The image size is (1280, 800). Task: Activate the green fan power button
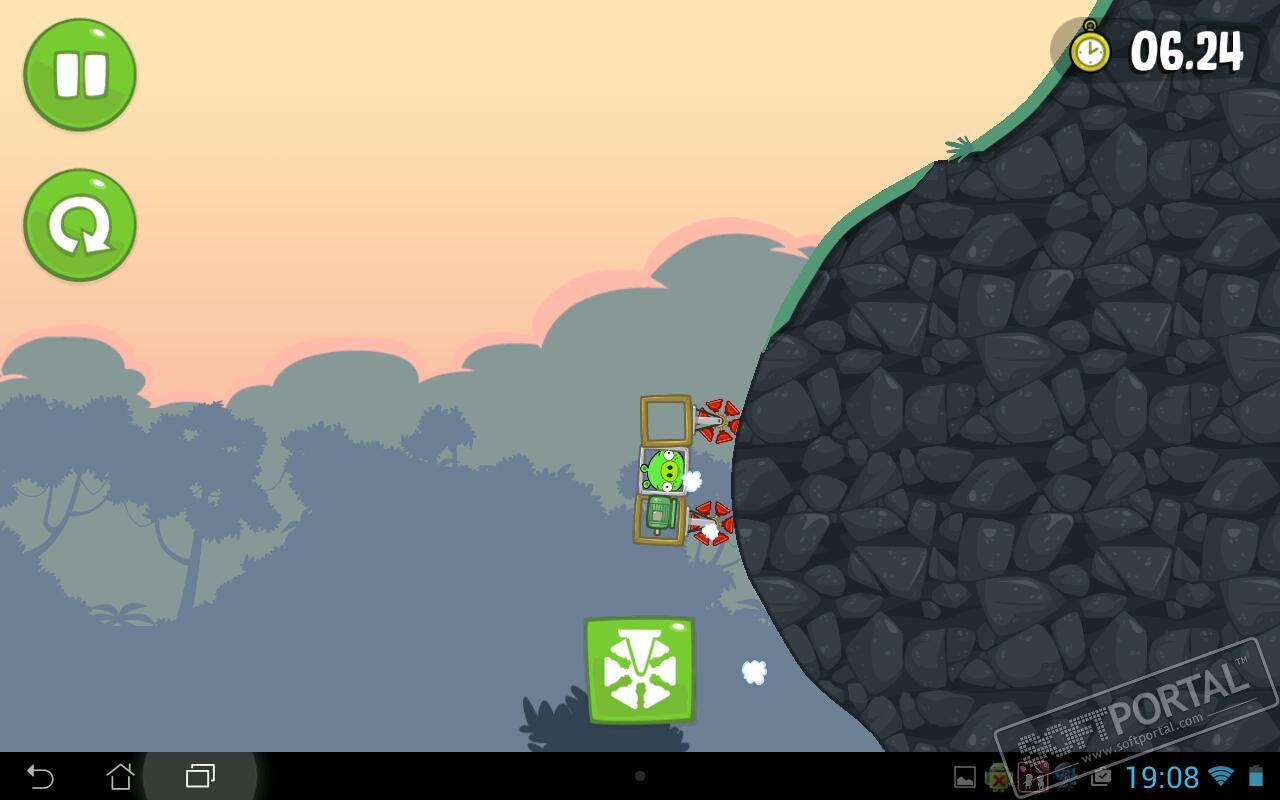point(640,670)
